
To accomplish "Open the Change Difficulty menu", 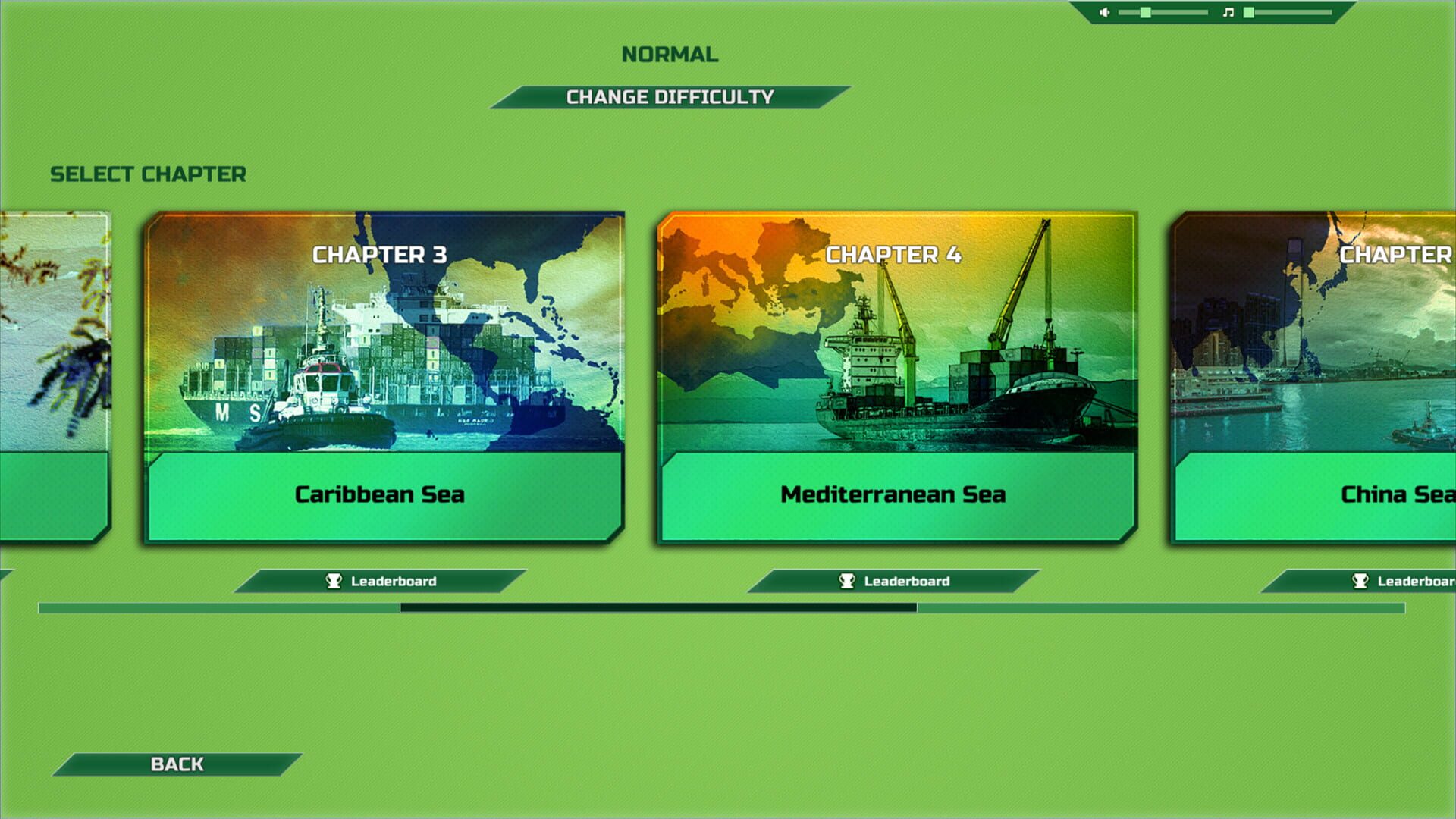I will [667, 96].
